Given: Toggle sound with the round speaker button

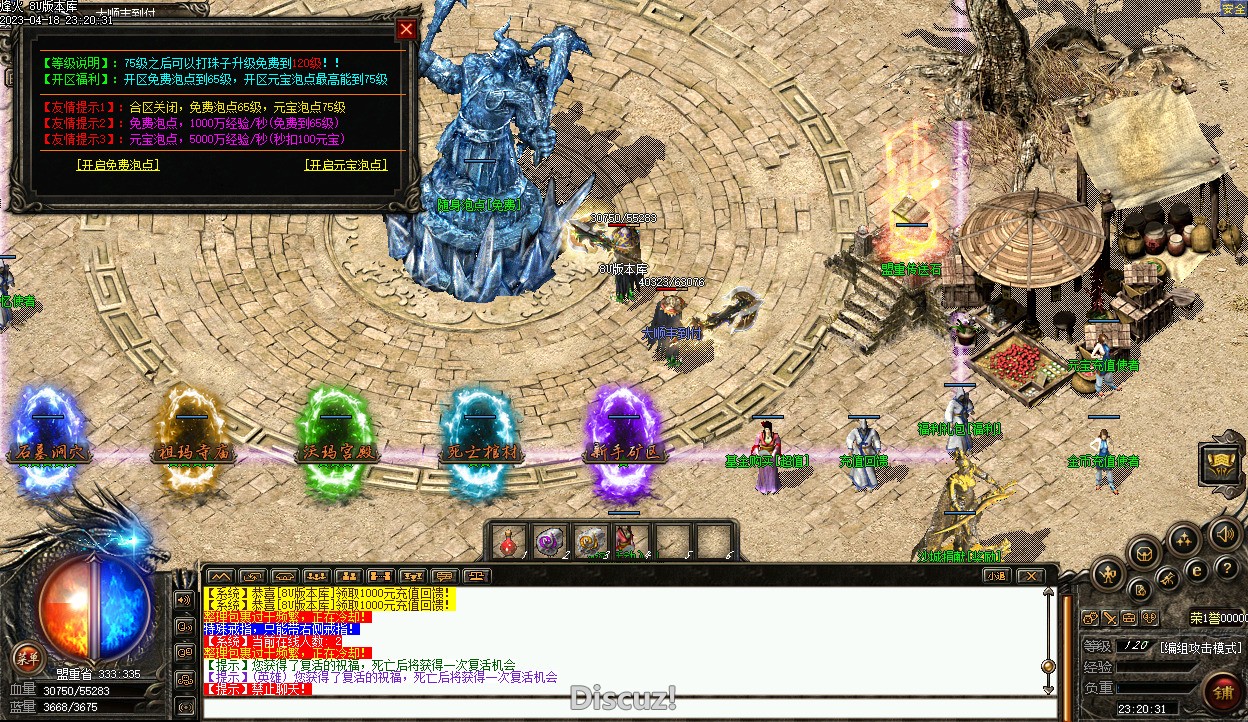Looking at the screenshot, I should tap(1224, 534).
